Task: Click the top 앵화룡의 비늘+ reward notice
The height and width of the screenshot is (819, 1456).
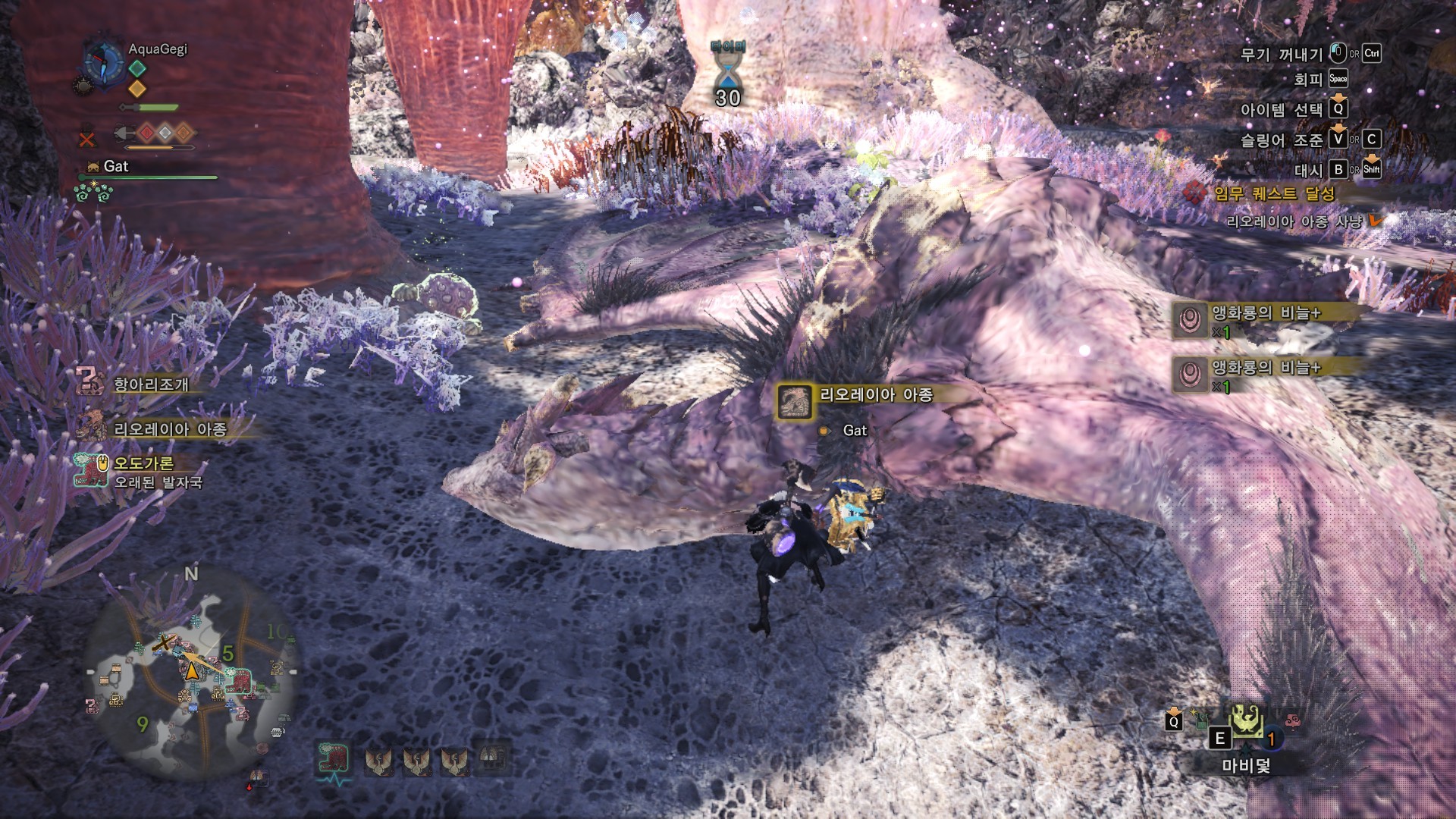Action: coord(1265,313)
